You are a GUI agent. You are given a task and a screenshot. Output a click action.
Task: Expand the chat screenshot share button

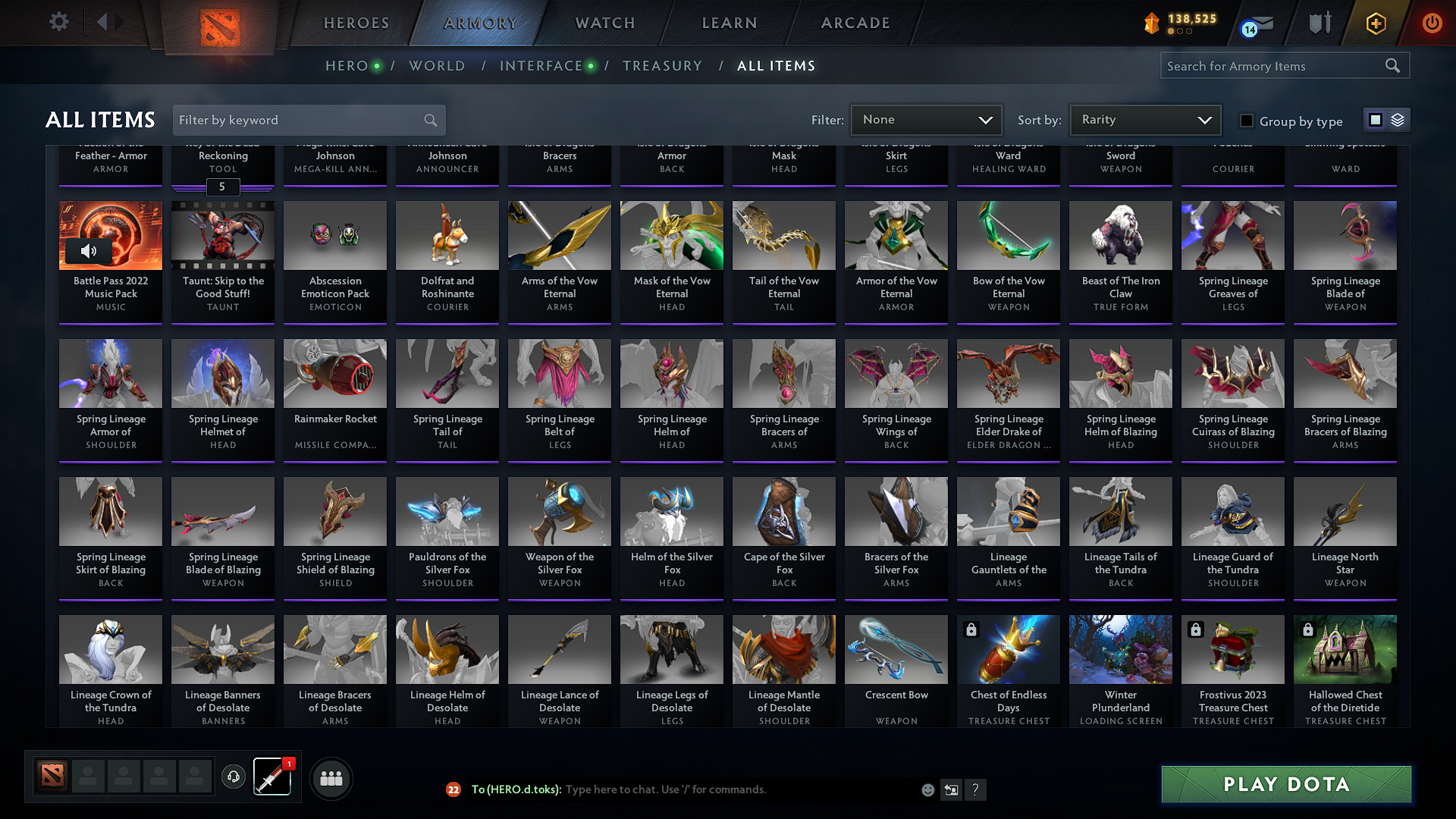pos(951,789)
